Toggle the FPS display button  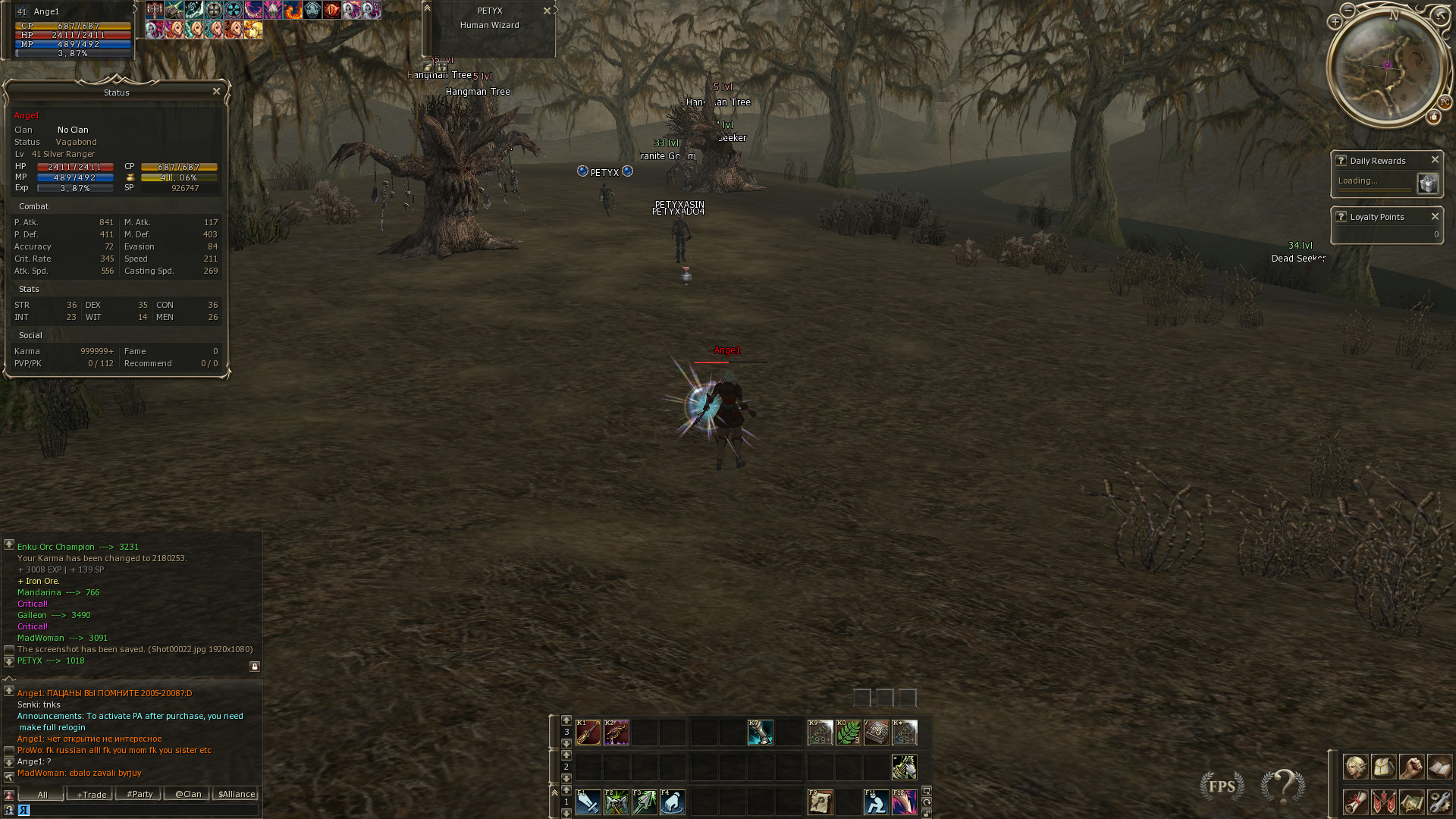click(x=1222, y=786)
